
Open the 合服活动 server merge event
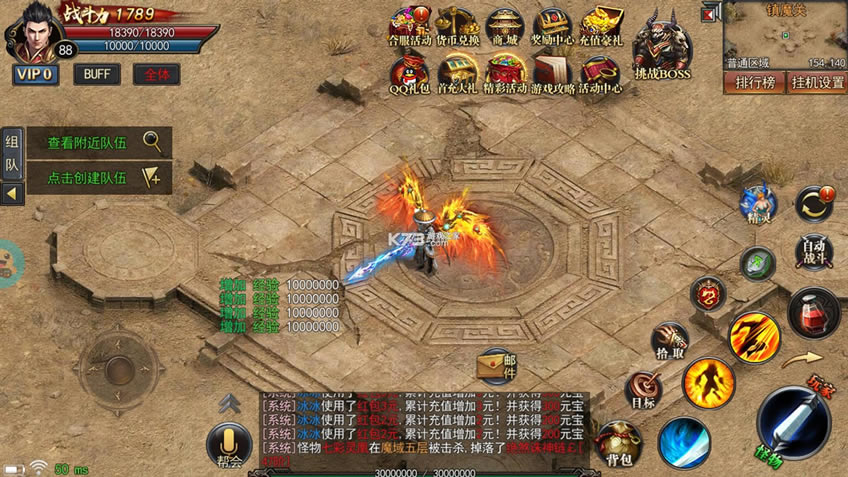click(408, 28)
